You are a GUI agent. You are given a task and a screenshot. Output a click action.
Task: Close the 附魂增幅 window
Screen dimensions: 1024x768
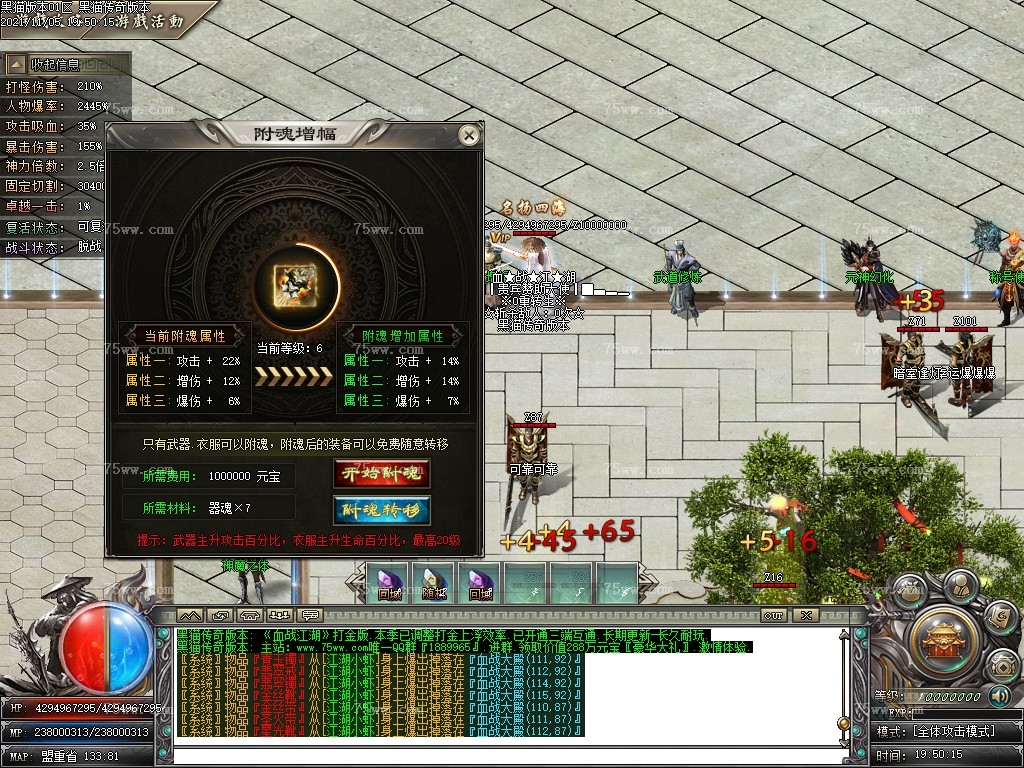coord(468,135)
